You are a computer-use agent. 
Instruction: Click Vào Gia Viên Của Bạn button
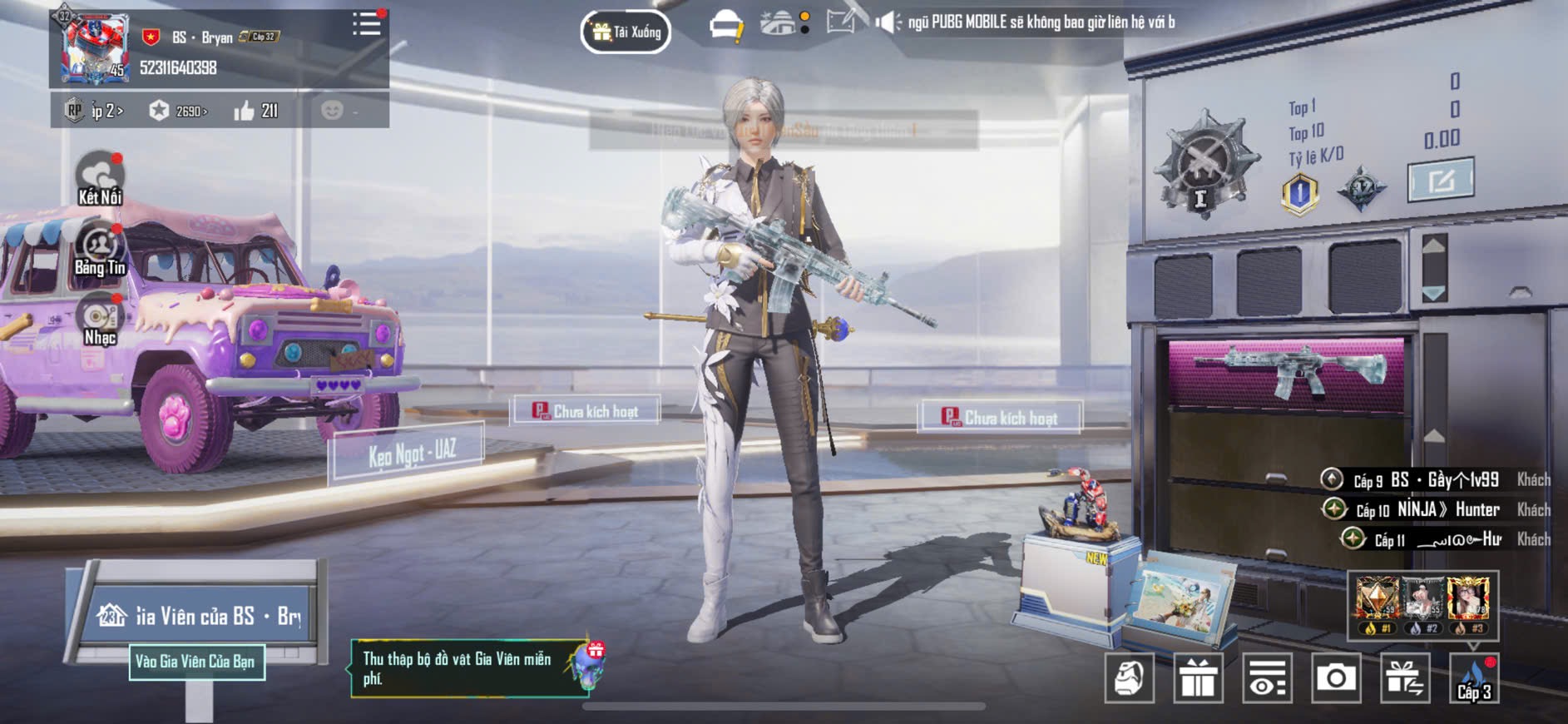[196, 662]
